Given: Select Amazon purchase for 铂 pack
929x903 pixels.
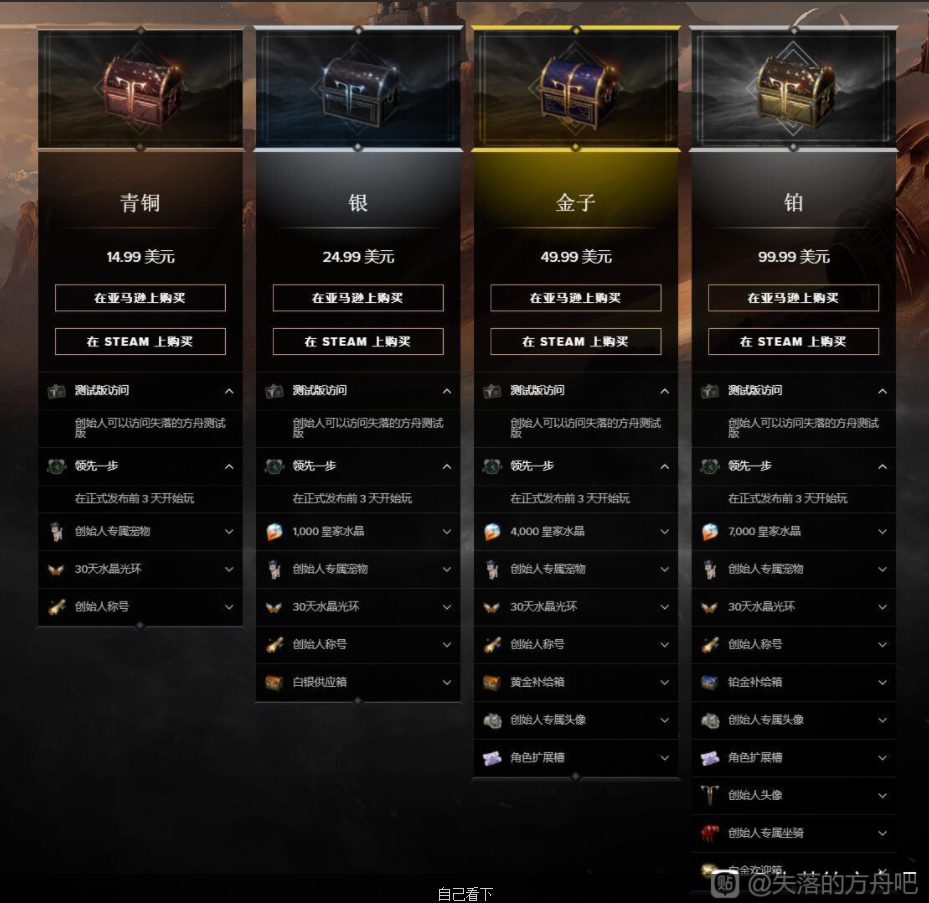Looking at the screenshot, I should (x=793, y=298).
